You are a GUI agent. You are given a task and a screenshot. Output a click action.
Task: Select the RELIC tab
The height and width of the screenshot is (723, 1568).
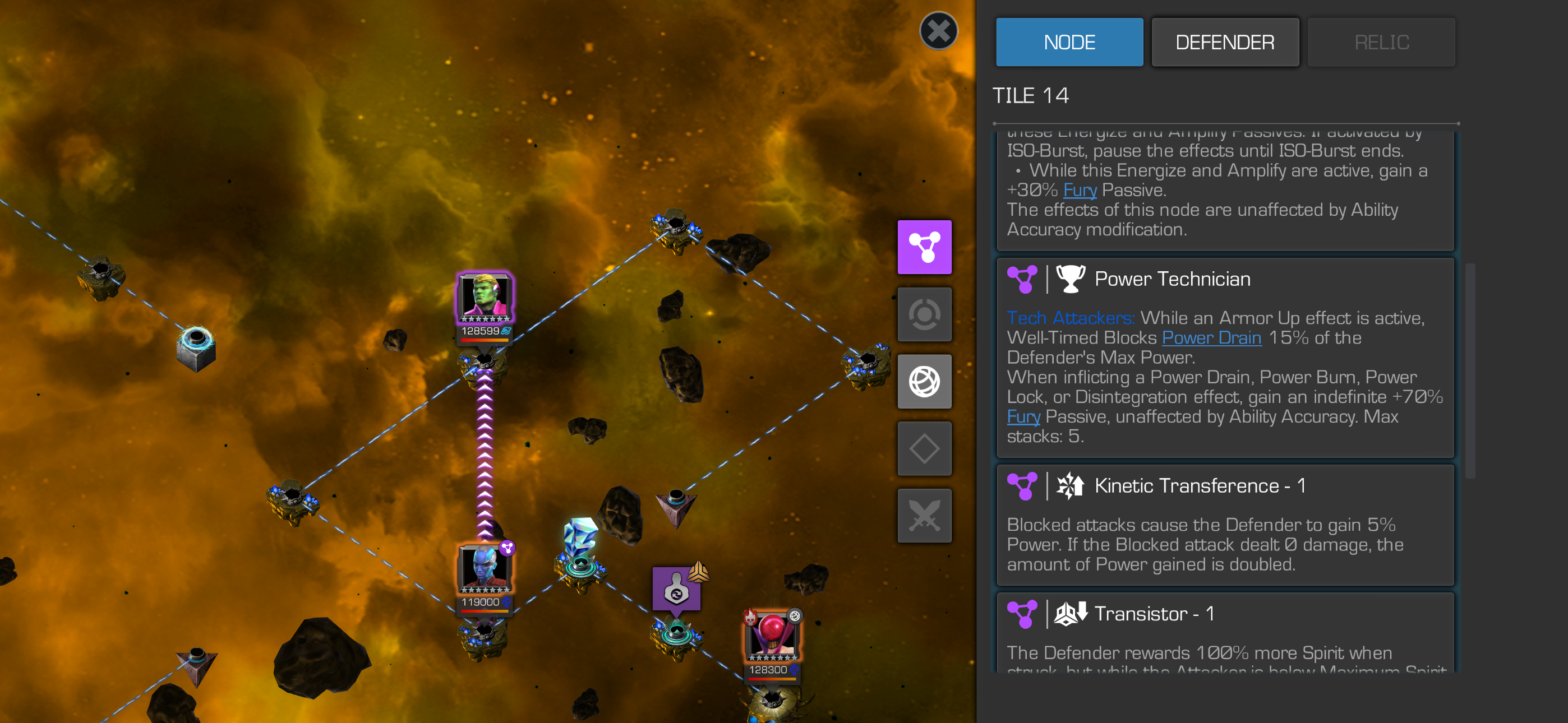tap(1381, 42)
